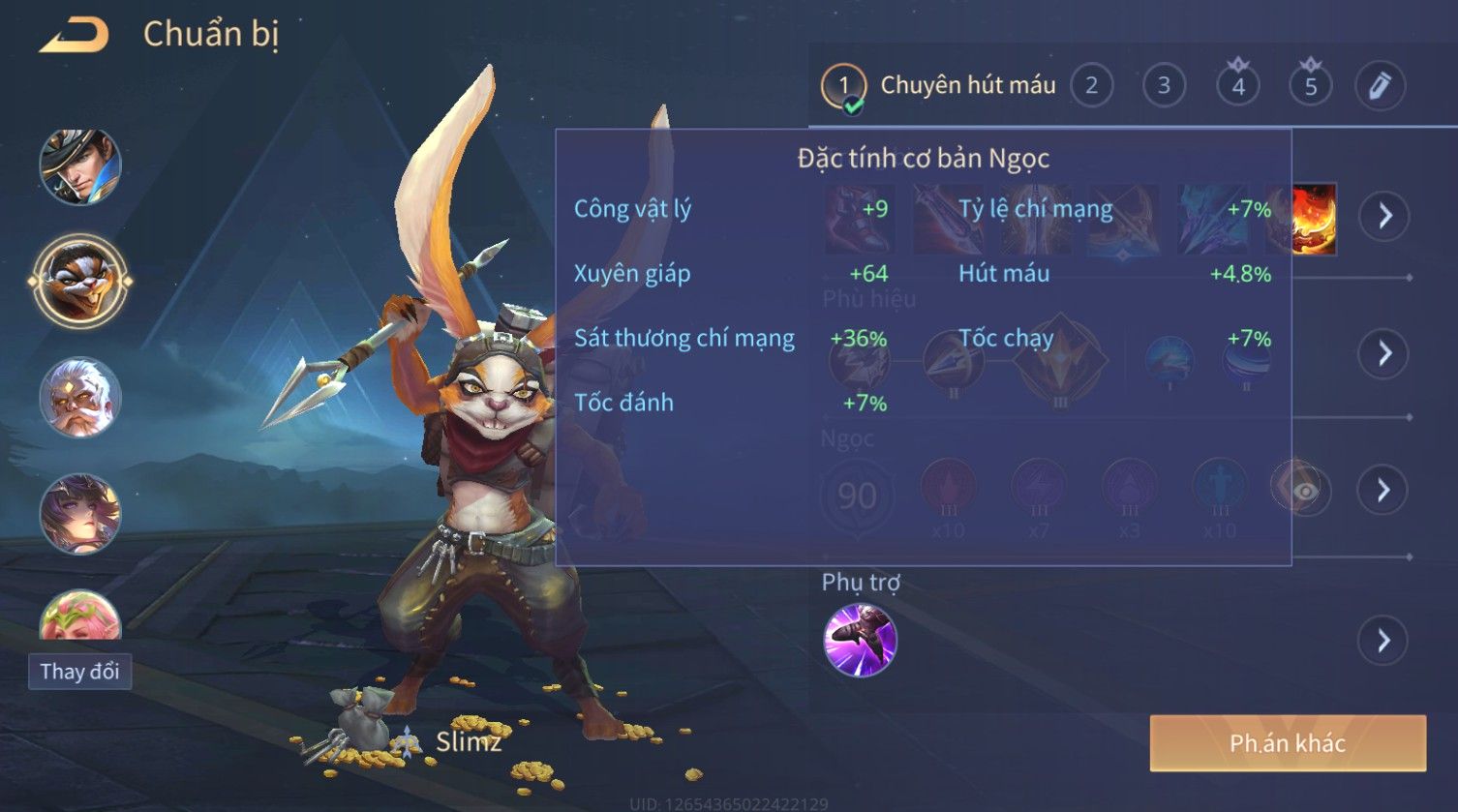This screenshot has height=812, width=1458.
Task: Pick the purple-haired female hero portrait
Action: (x=79, y=514)
